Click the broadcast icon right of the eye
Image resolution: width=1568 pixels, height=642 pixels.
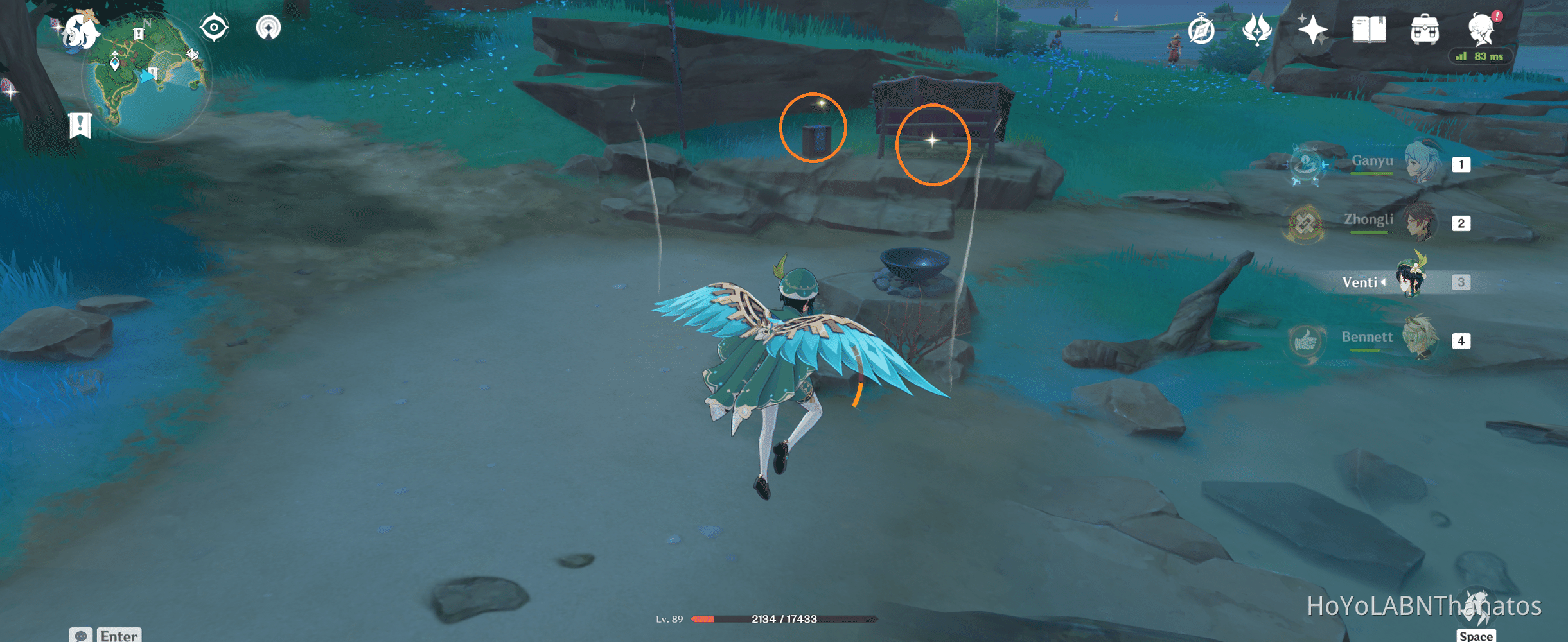268,27
